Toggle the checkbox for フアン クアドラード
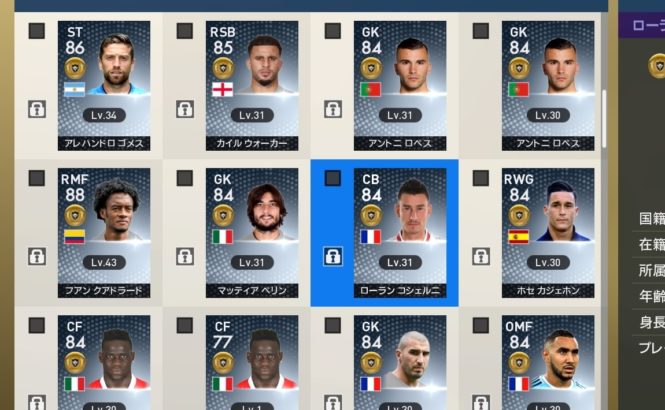This screenshot has width=665, height=410. point(37,178)
